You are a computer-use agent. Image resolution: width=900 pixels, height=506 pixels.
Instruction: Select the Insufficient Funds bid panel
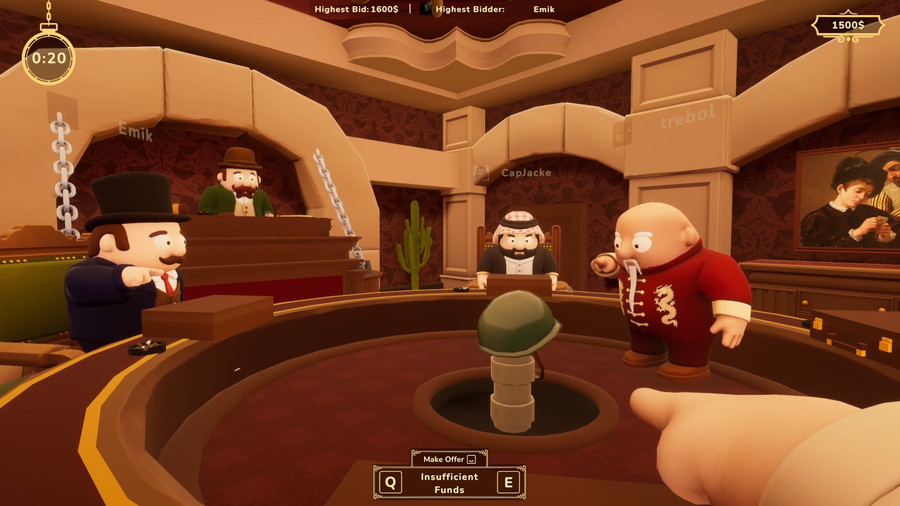[x=449, y=483]
